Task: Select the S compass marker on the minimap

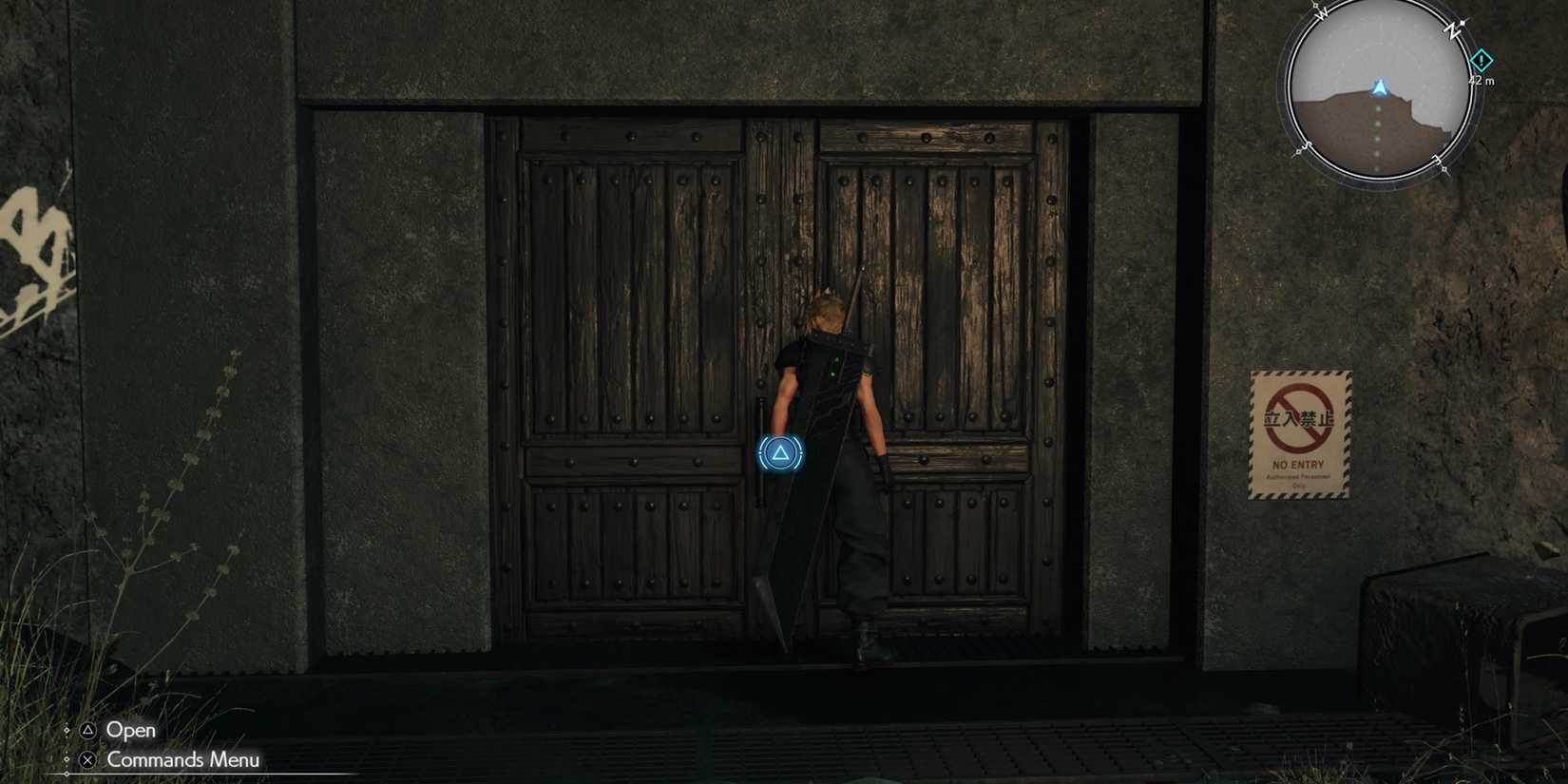Action: 1307,147
